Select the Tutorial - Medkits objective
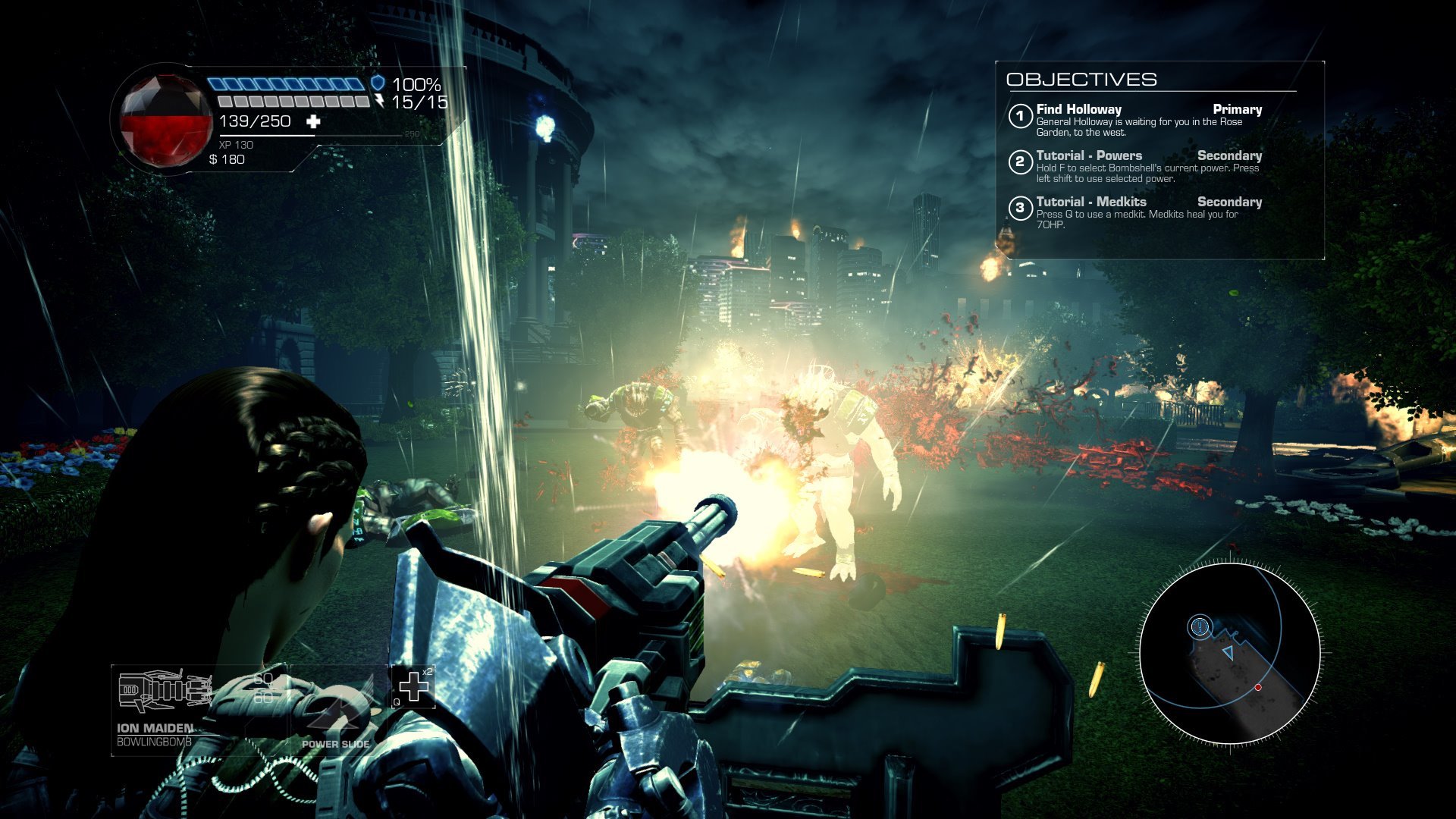The width and height of the screenshot is (1456, 819). pos(1090,202)
